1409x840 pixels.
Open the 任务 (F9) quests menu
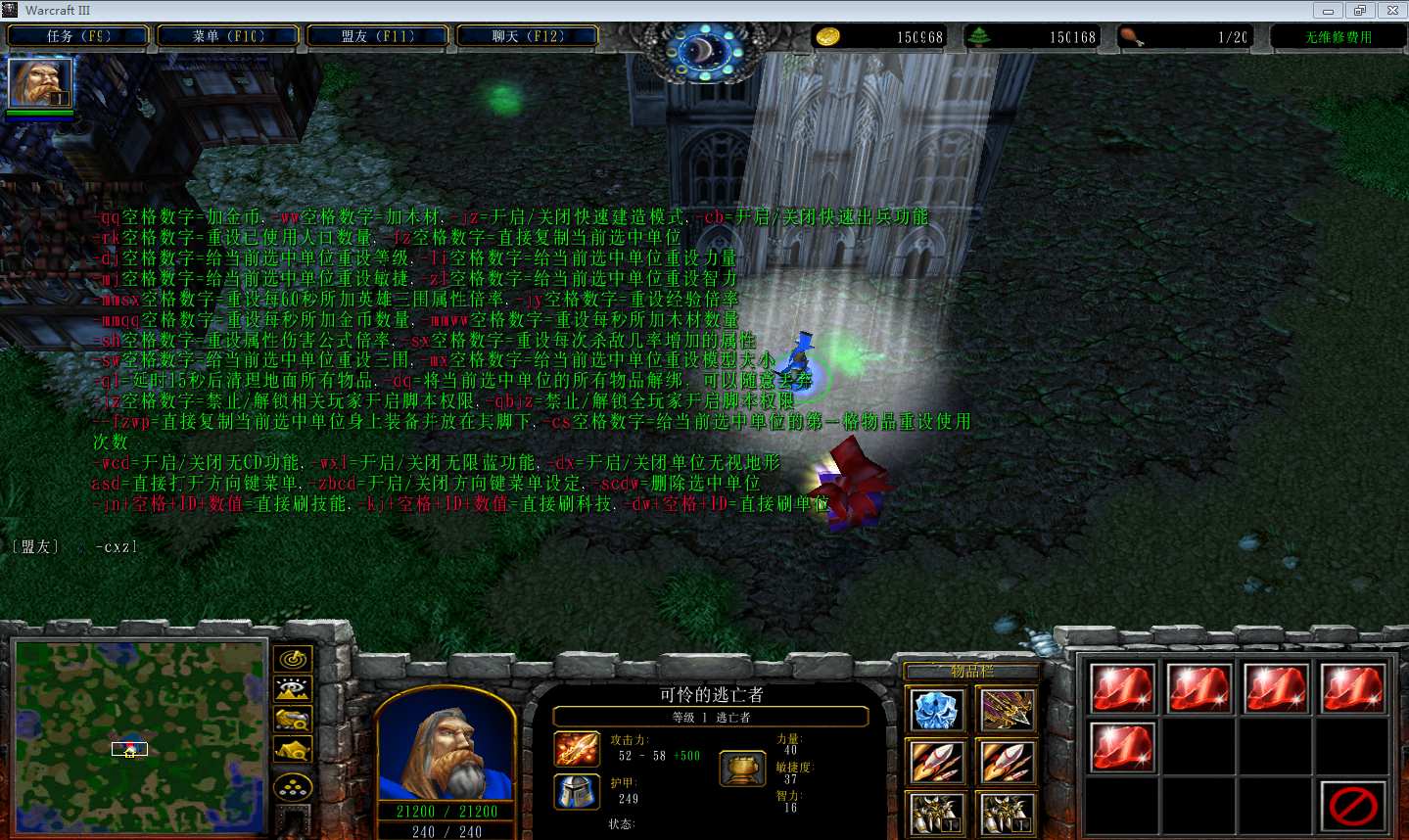click(78, 36)
